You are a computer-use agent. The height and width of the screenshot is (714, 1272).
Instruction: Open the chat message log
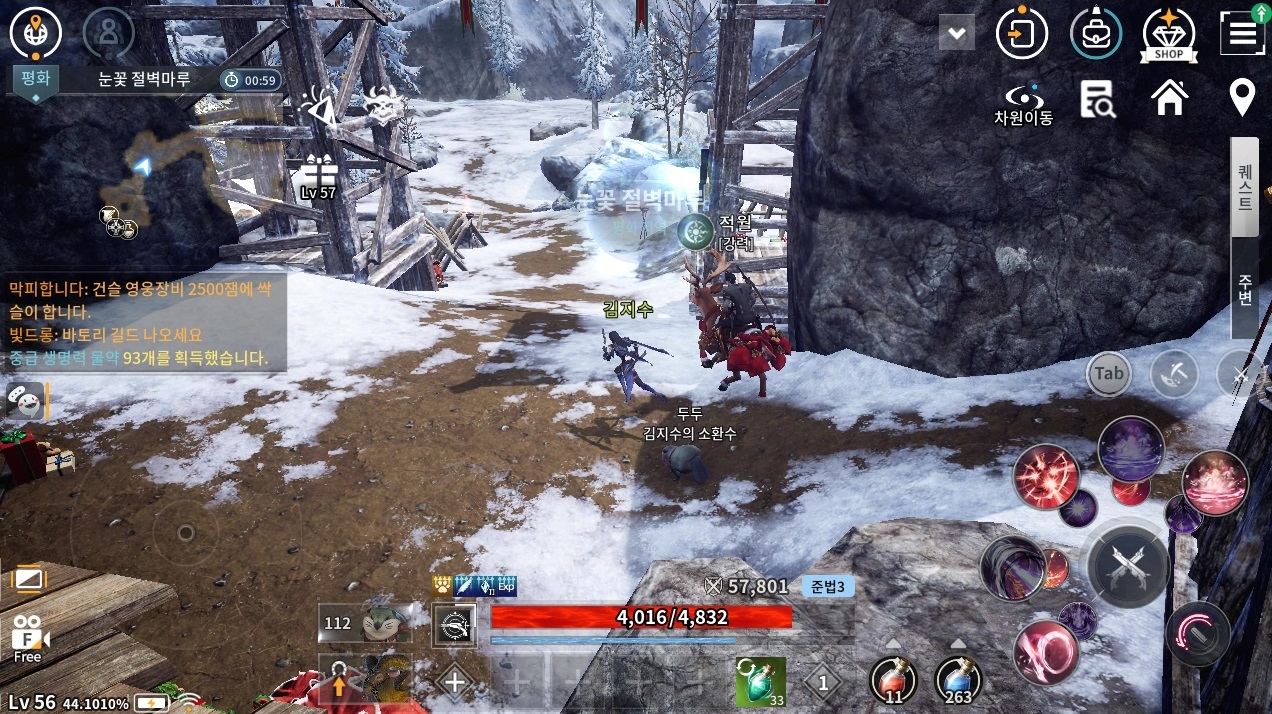[147, 323]
